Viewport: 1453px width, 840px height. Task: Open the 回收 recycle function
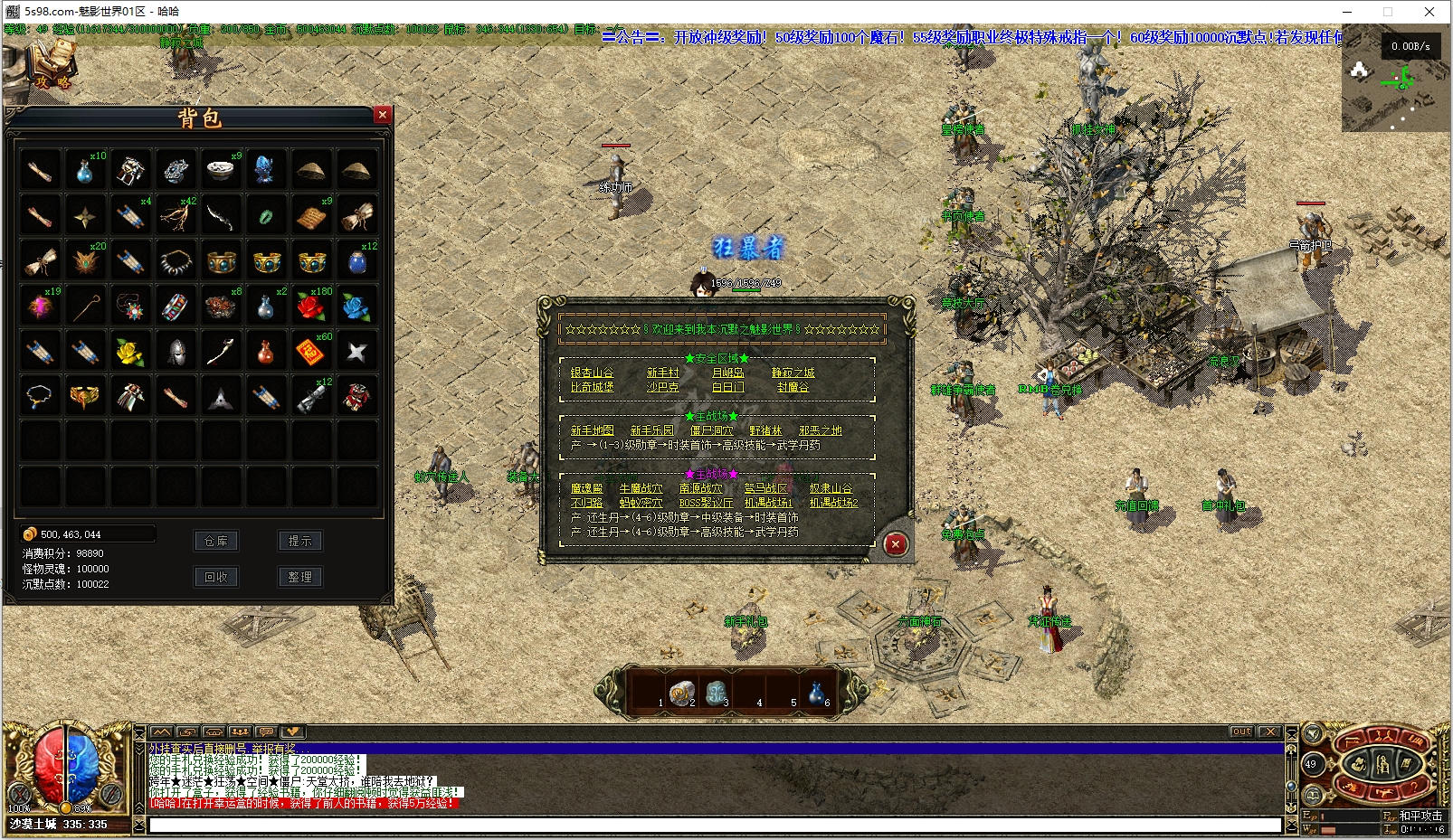pos(216,577)
